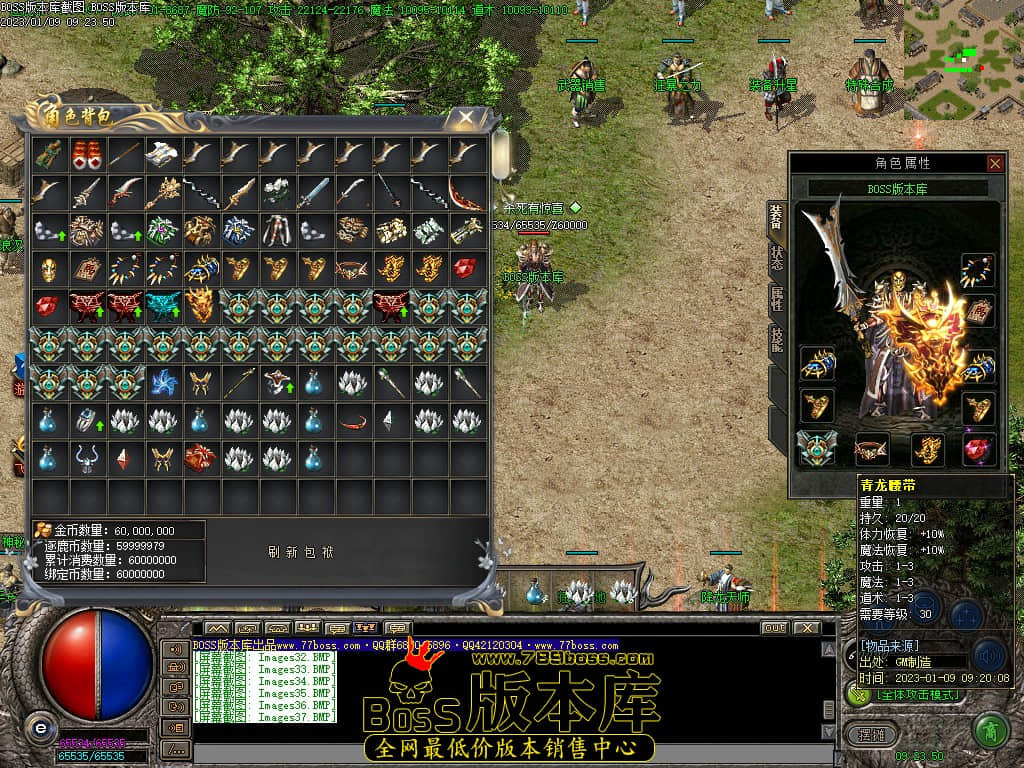The height and width of the screenshot is (768, 1024).
Task: Pick the golden mask in the backpack
Action: (x=47, y=268)
